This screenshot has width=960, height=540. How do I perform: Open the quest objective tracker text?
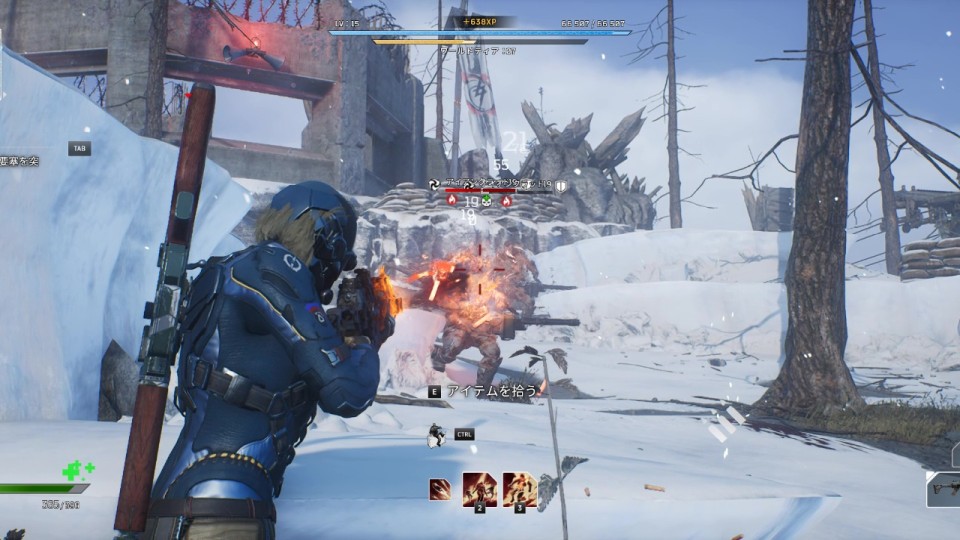point(20,160)
